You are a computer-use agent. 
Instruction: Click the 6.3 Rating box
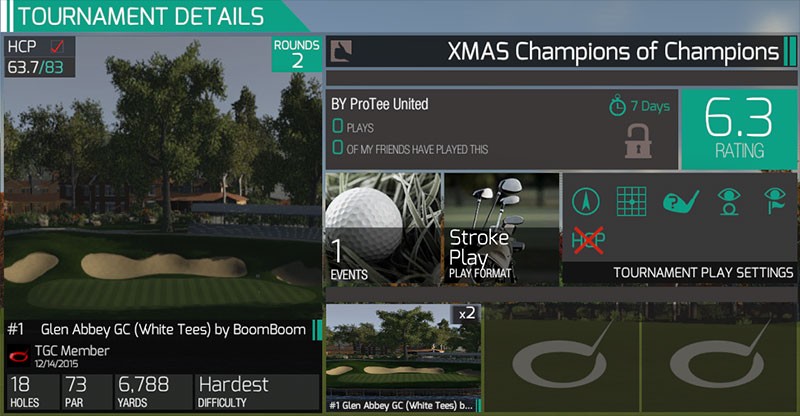click(x=738, y=128)
